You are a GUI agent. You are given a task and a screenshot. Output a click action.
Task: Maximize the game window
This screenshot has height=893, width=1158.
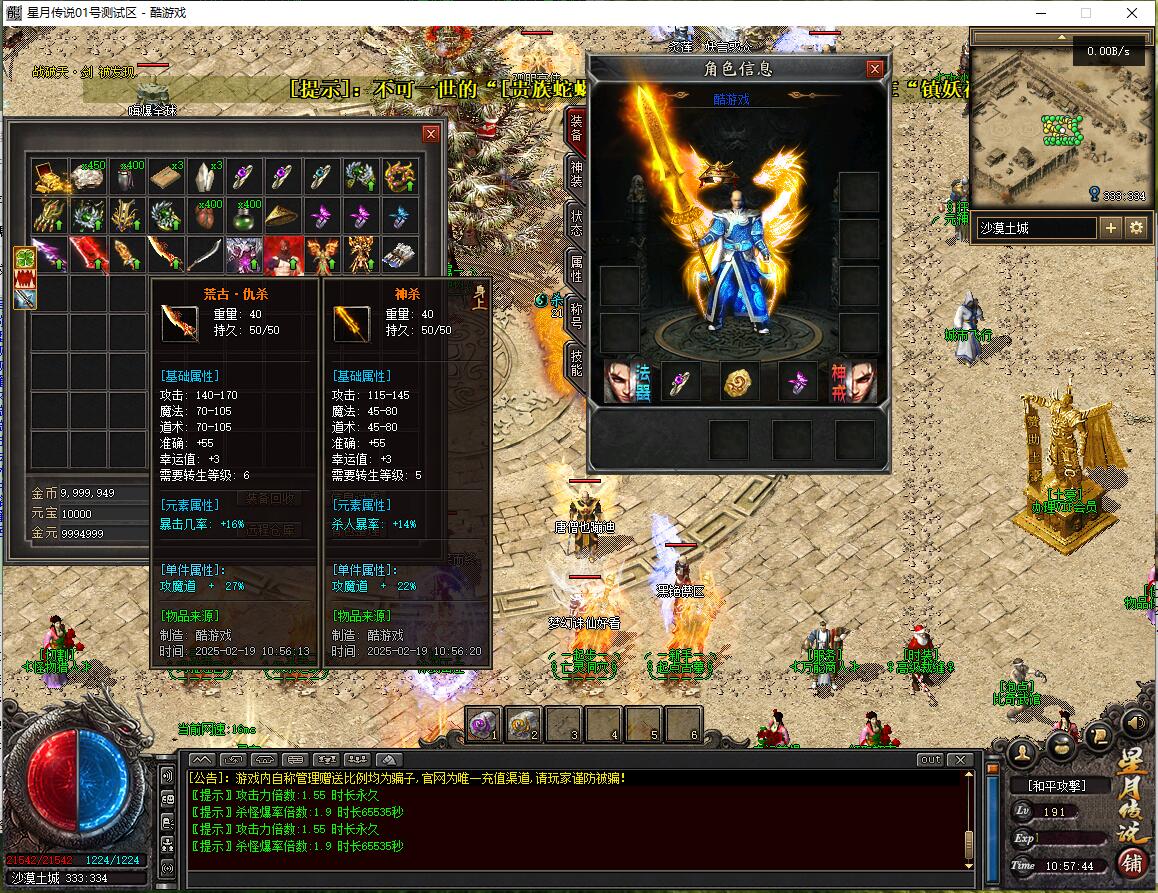coord(1086,13)
